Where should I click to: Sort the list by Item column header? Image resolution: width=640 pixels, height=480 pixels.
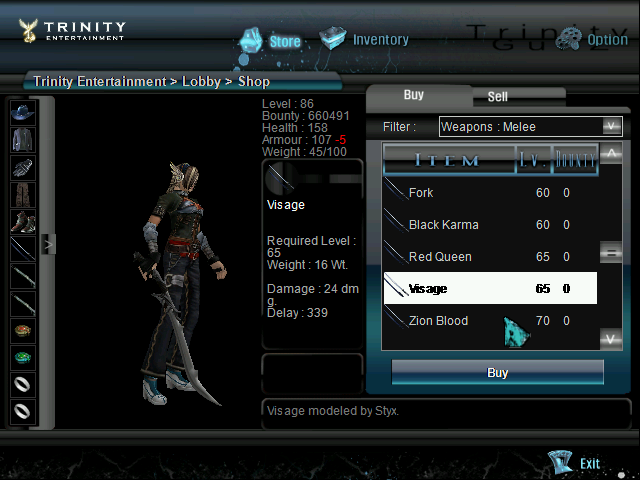tap(448, 160)
